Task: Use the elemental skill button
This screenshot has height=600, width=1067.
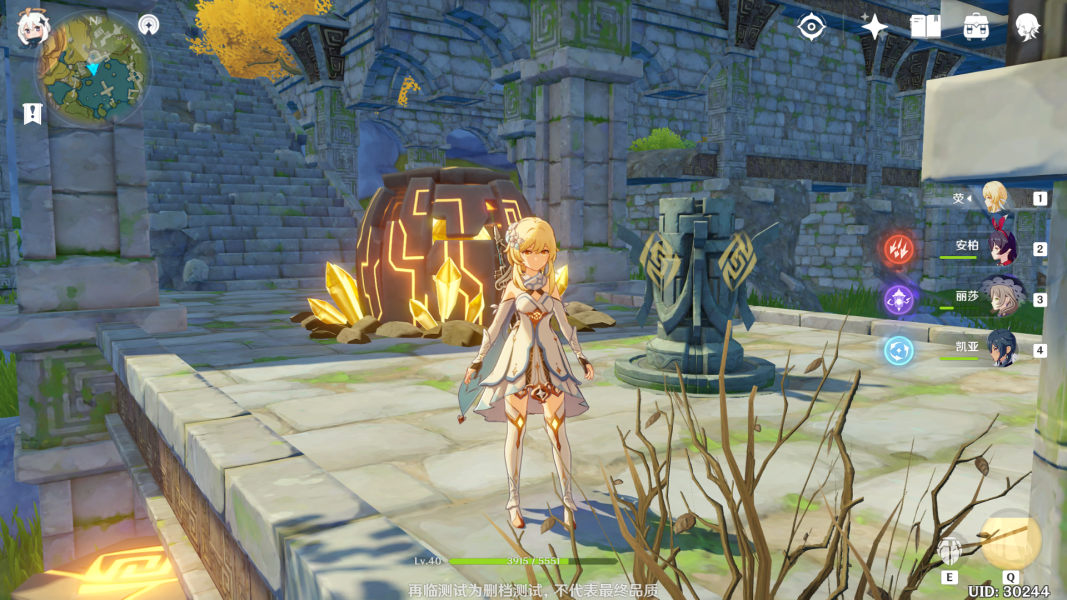Action: (950, 550)
